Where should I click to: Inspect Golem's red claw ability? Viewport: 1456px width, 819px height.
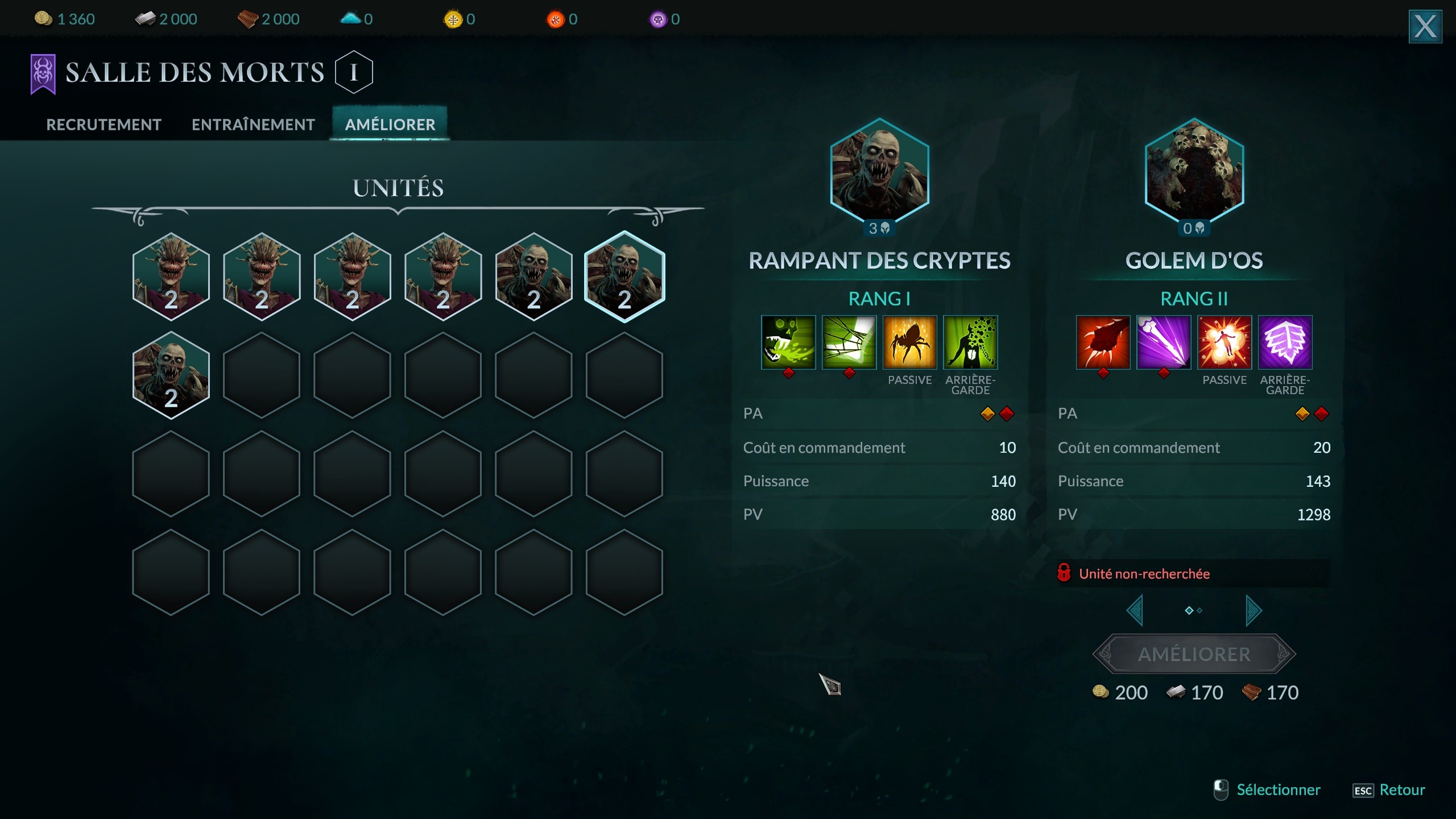[1103, 342]
